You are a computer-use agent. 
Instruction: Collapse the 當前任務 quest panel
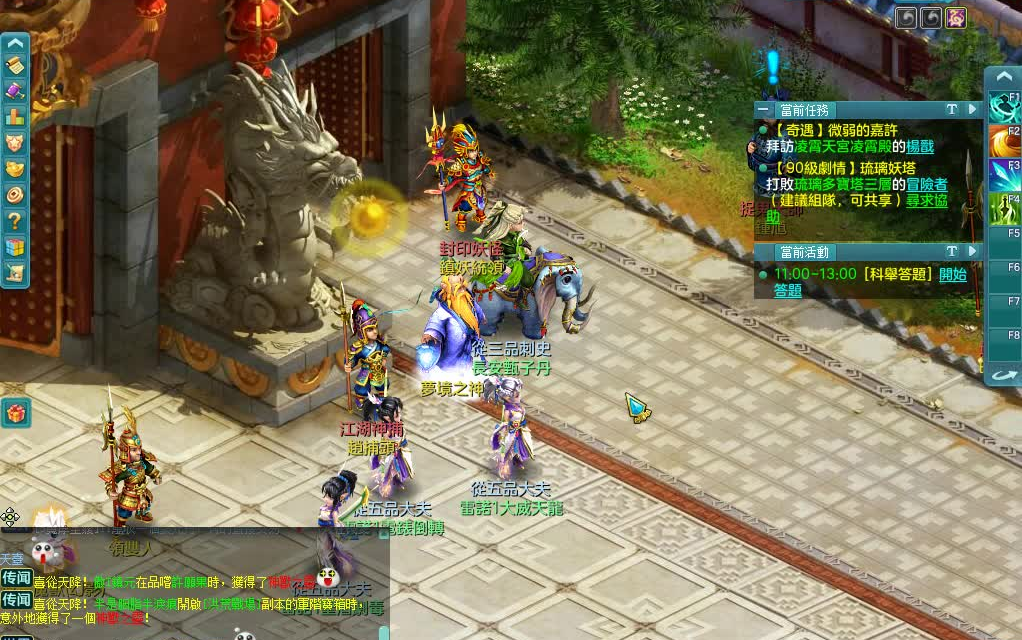click(x=764, y=109)
